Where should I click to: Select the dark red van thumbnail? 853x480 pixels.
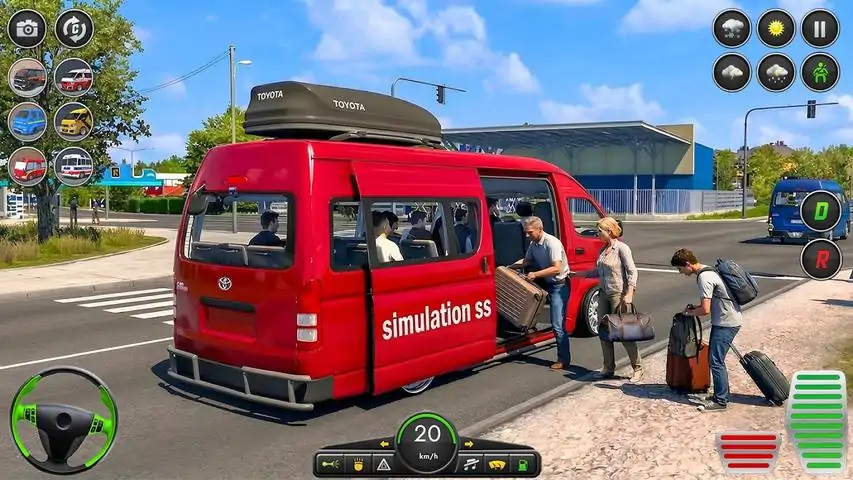click(x=27, y=76)
